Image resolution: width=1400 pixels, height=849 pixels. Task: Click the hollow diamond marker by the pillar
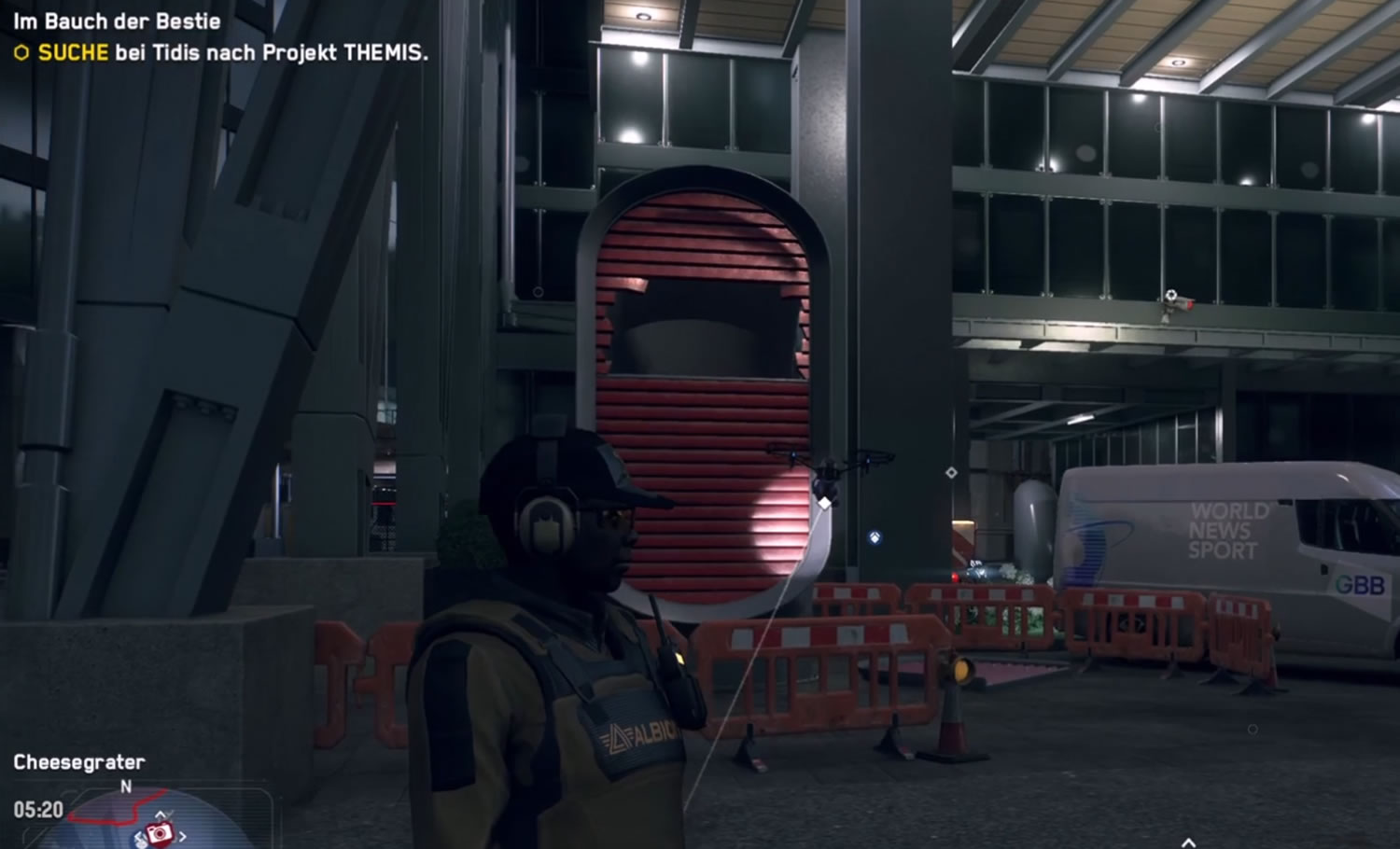pos(951,473)
